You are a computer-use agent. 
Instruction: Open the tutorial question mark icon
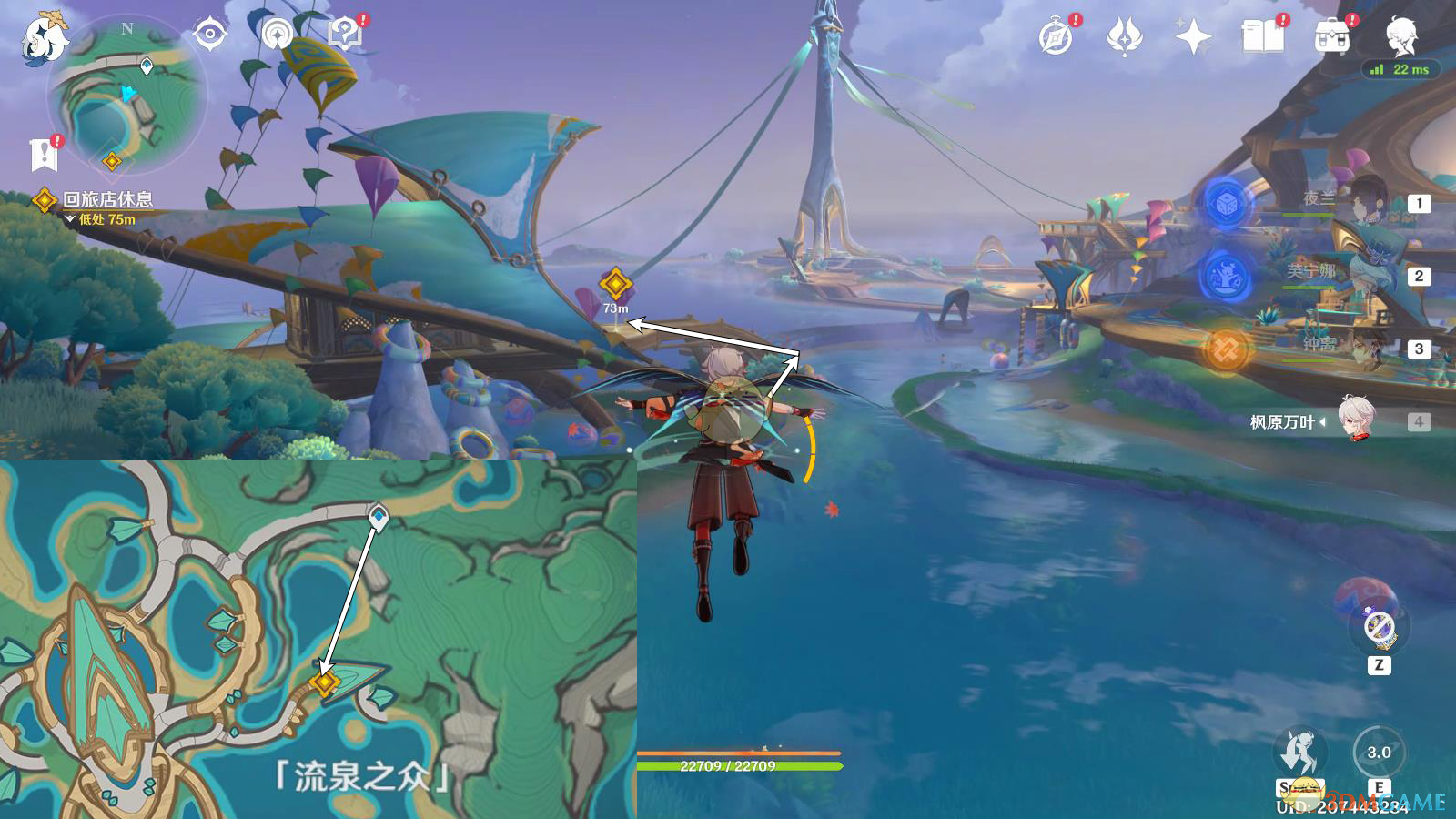coord(345,35)
